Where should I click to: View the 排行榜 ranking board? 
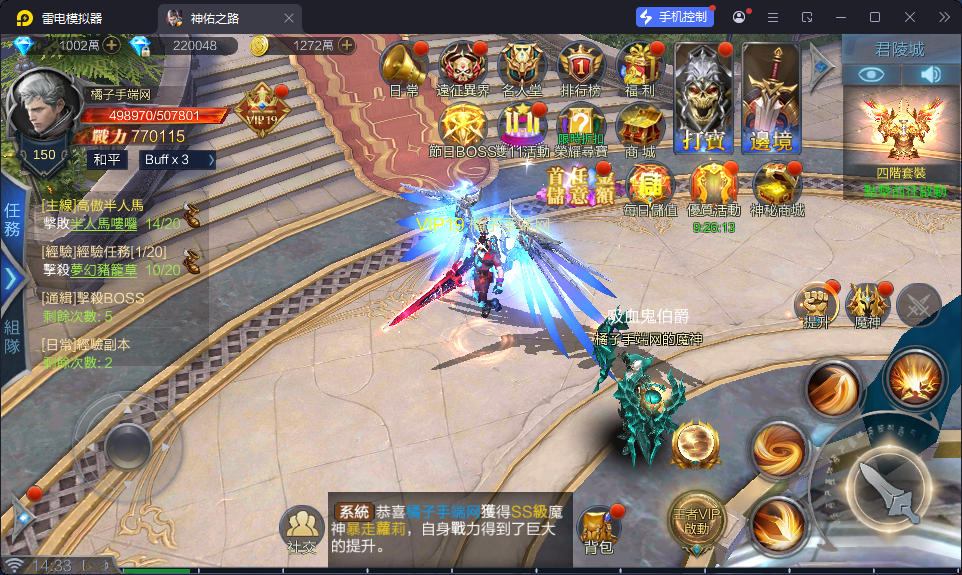581,66
